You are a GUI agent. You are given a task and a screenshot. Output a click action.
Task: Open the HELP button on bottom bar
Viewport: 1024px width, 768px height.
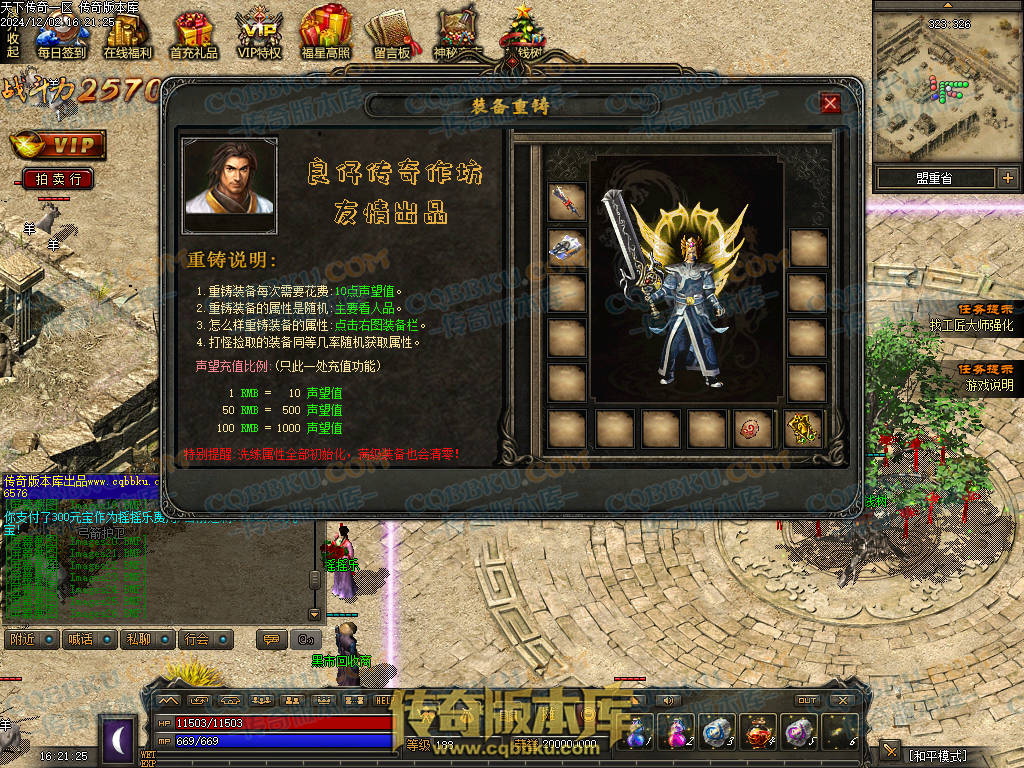(x=384, y=700)
